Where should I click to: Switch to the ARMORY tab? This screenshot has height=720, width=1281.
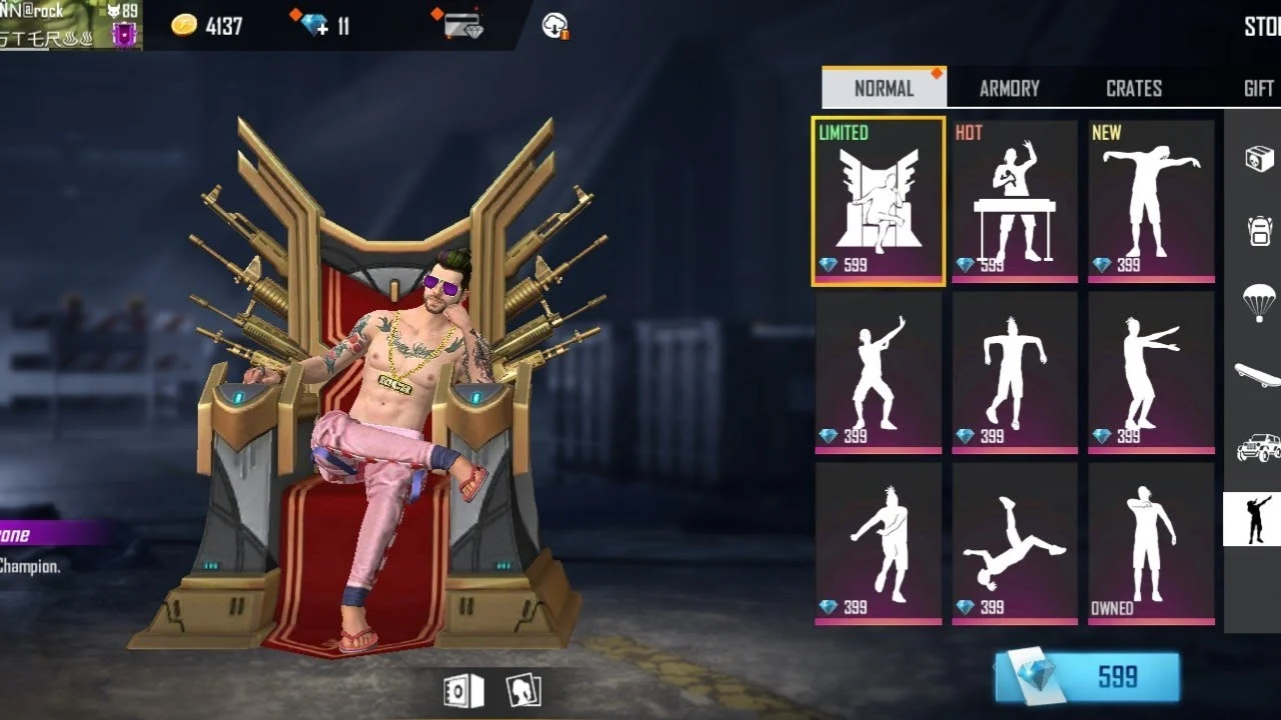(x=1009, y=88)
